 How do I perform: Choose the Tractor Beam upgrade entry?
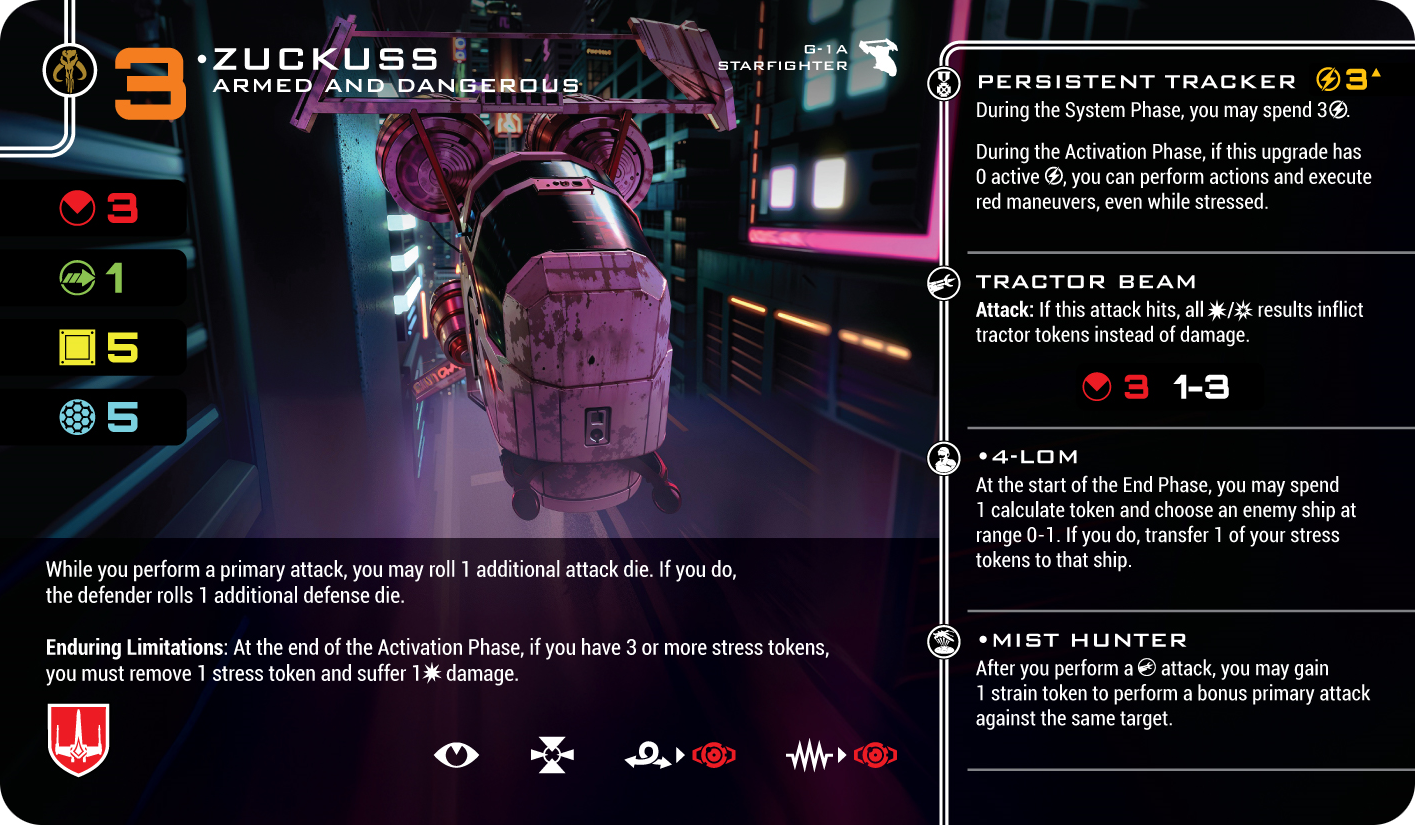pyautogui.click(x=1086, y=282)
